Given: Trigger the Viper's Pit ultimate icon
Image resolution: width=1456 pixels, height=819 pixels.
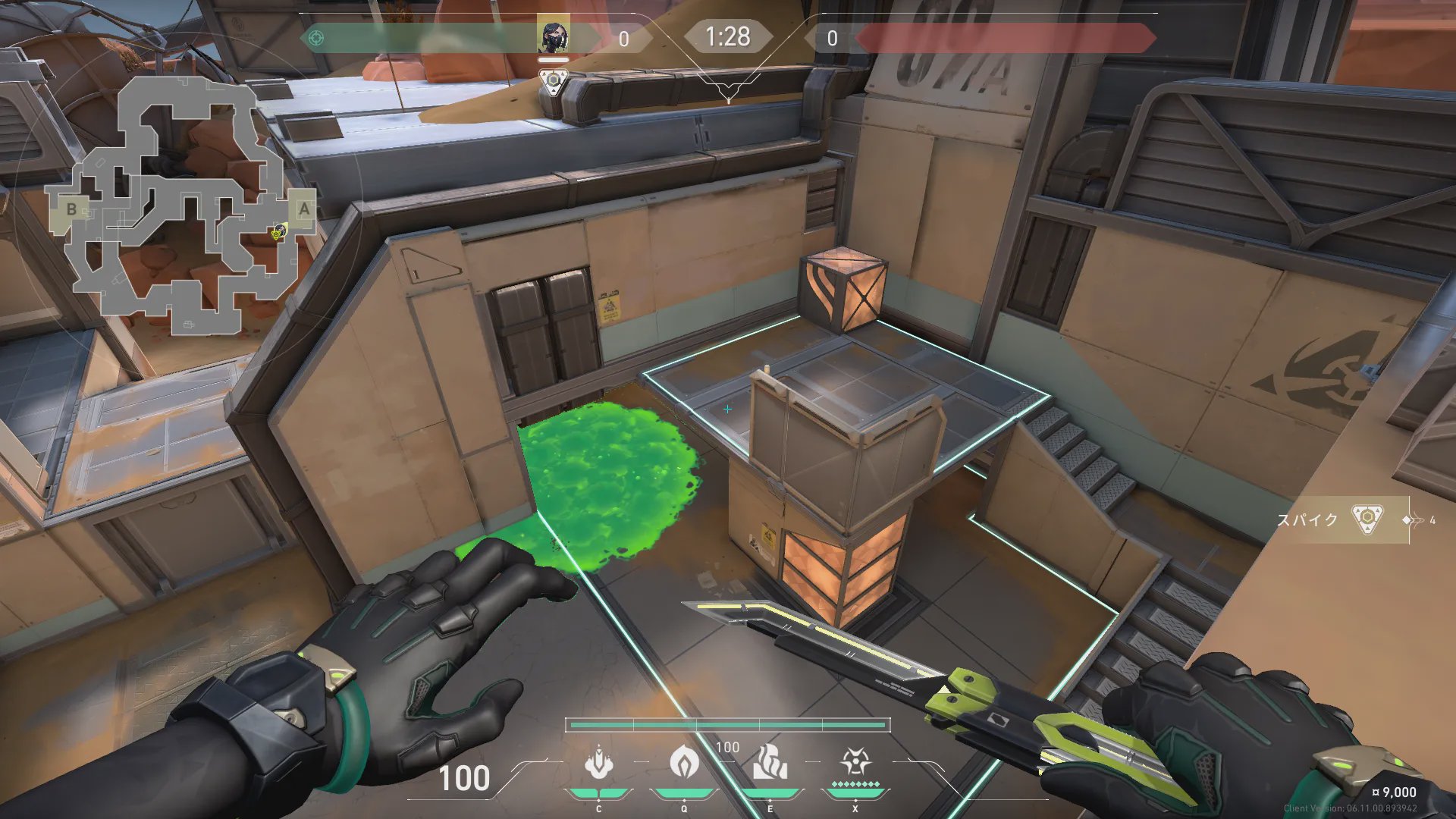Looking at the screenshot, I should coord(855,762).
